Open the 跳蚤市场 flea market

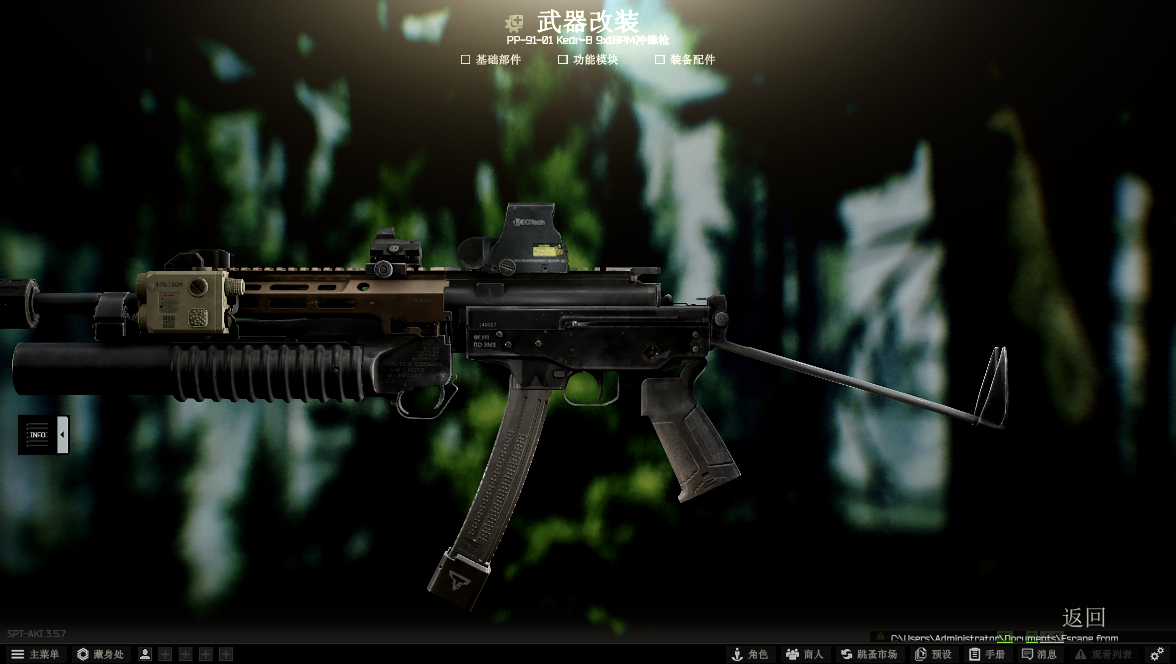869,654
